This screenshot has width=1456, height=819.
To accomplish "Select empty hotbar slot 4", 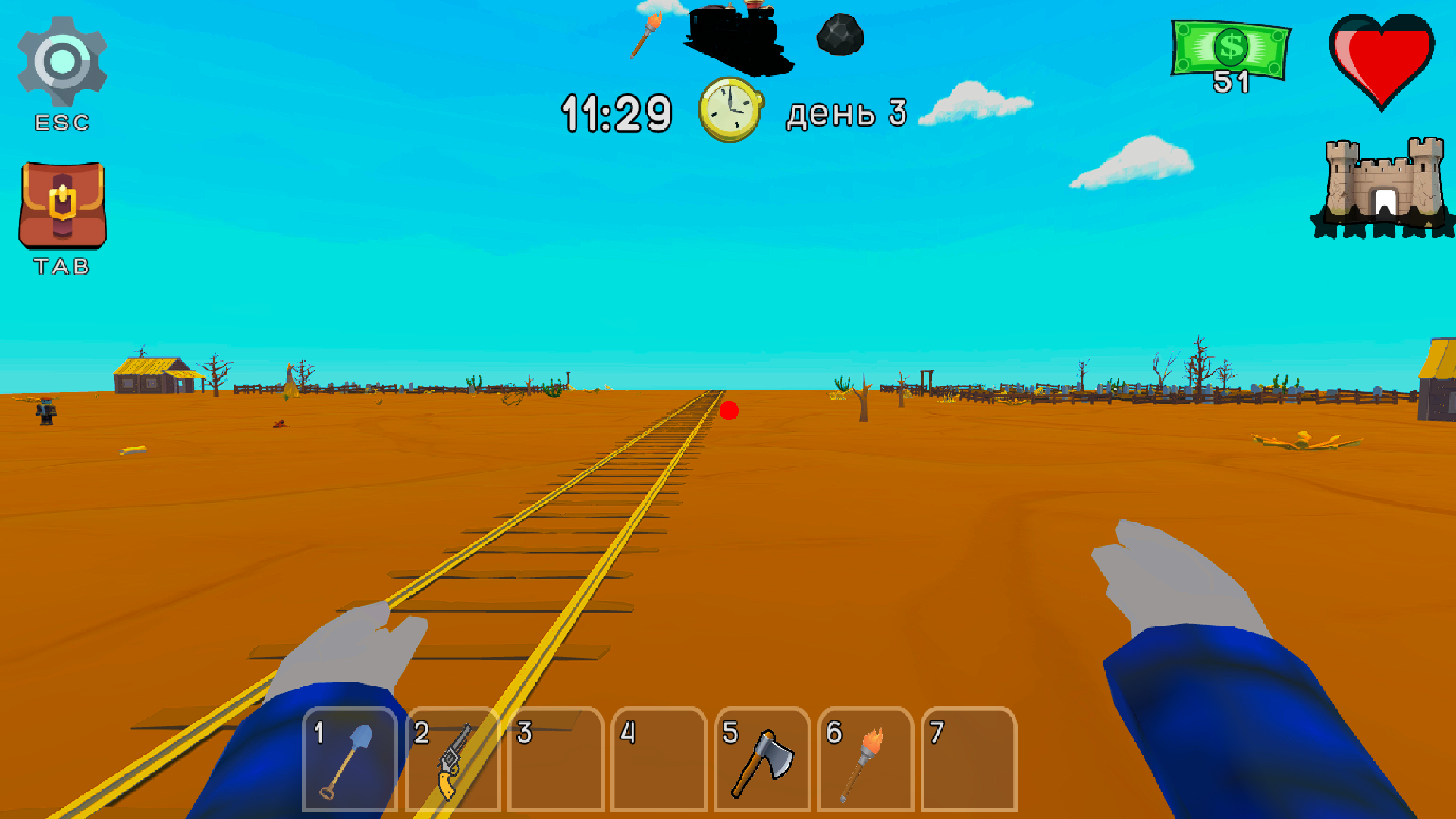I will 658,758.
